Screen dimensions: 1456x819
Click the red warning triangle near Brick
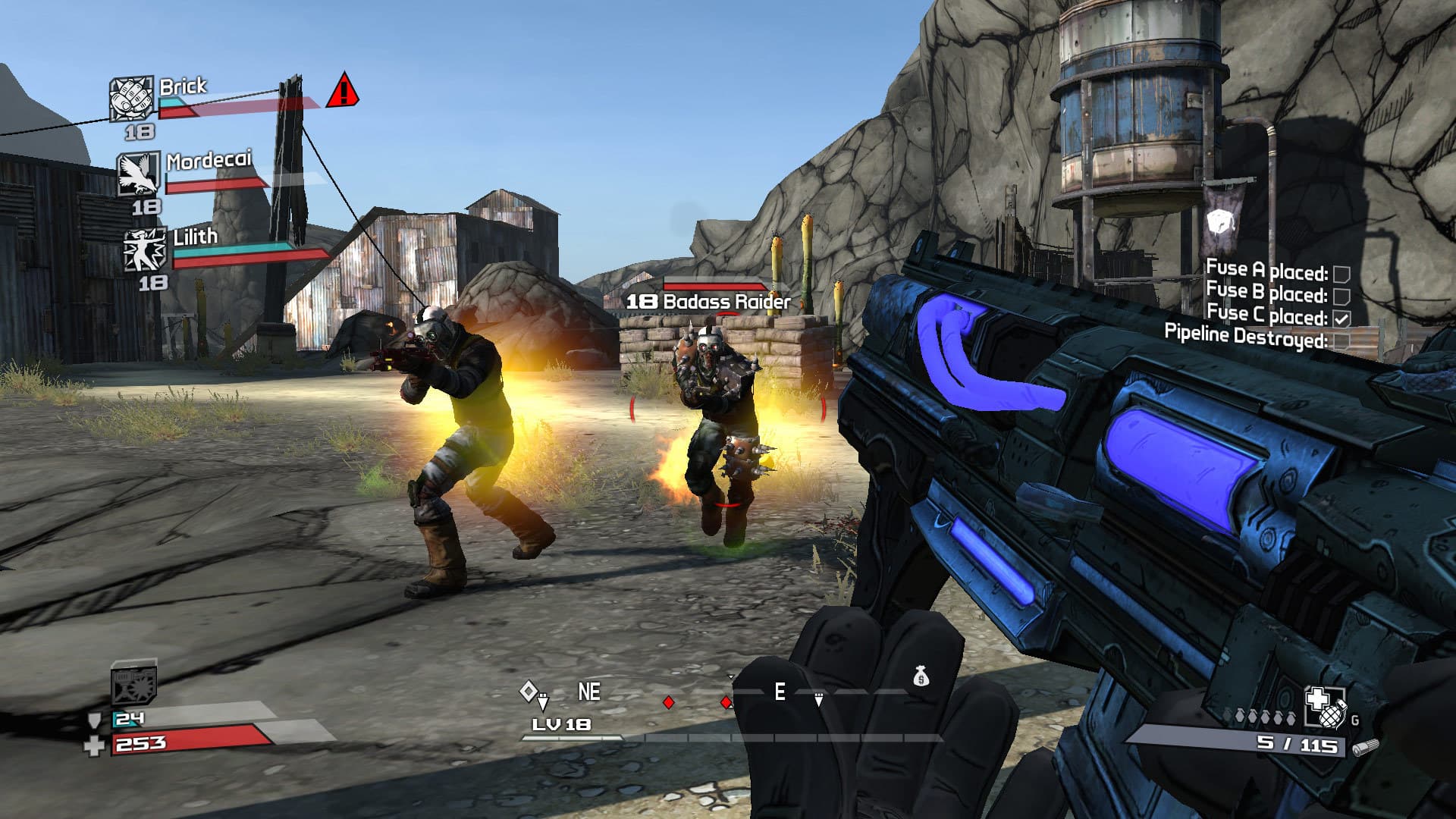pos(343,93)
